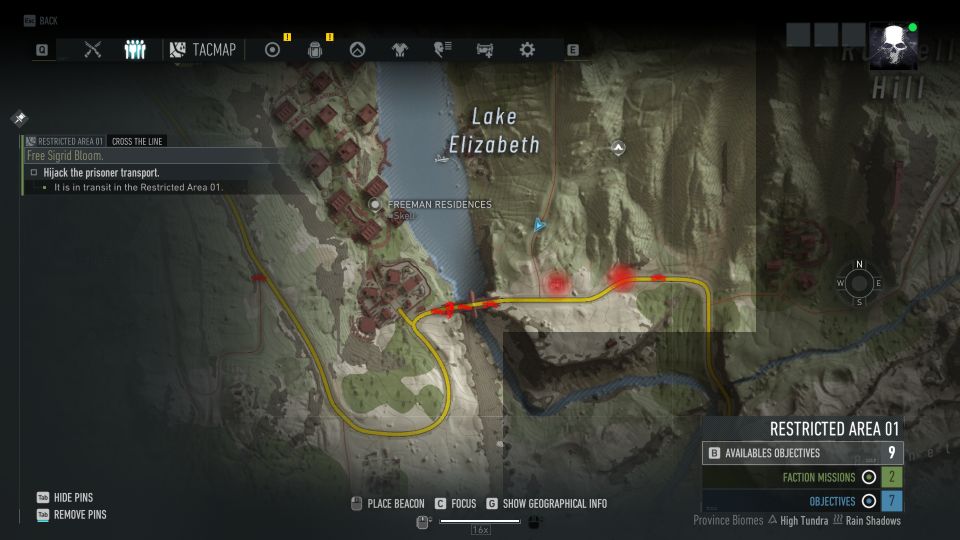The image size is (960, 540).
Task: Click the compass rose on the map
Action: 859,283
